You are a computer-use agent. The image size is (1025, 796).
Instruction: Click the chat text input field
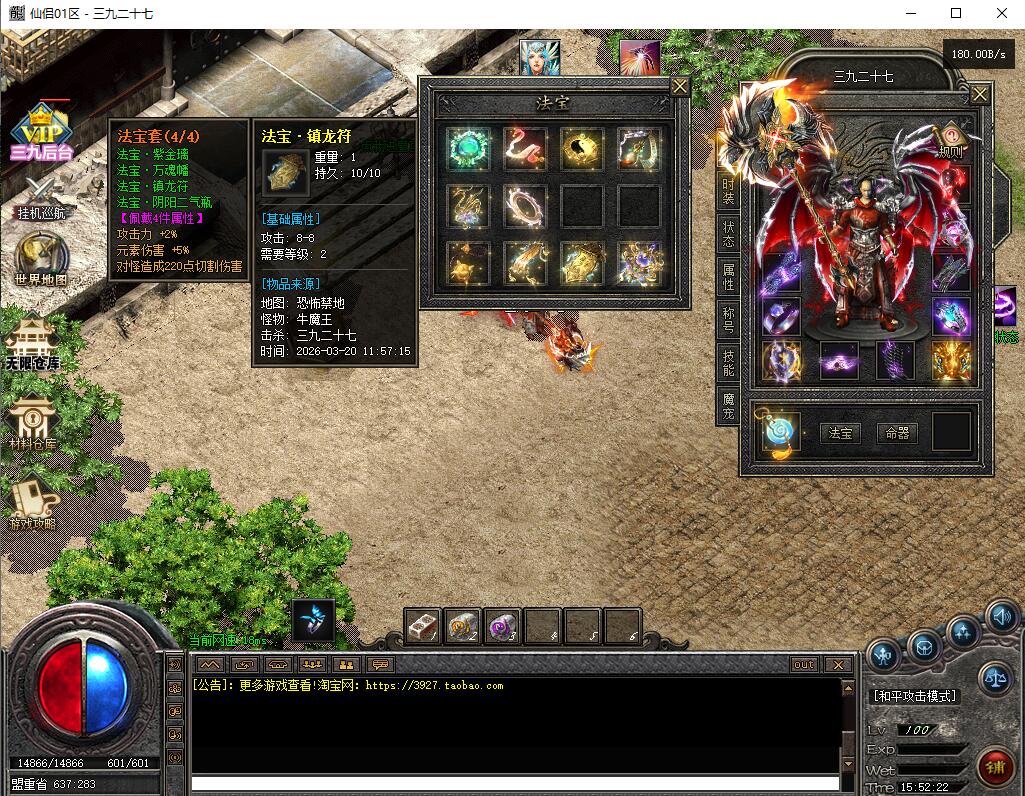click(x=515, y=783)
